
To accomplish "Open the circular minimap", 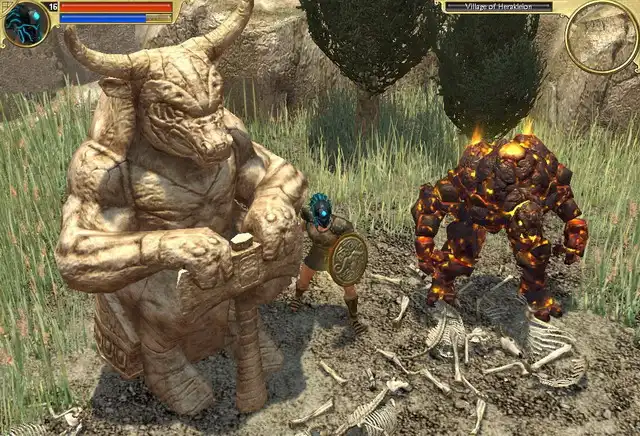I will [602, 37].
